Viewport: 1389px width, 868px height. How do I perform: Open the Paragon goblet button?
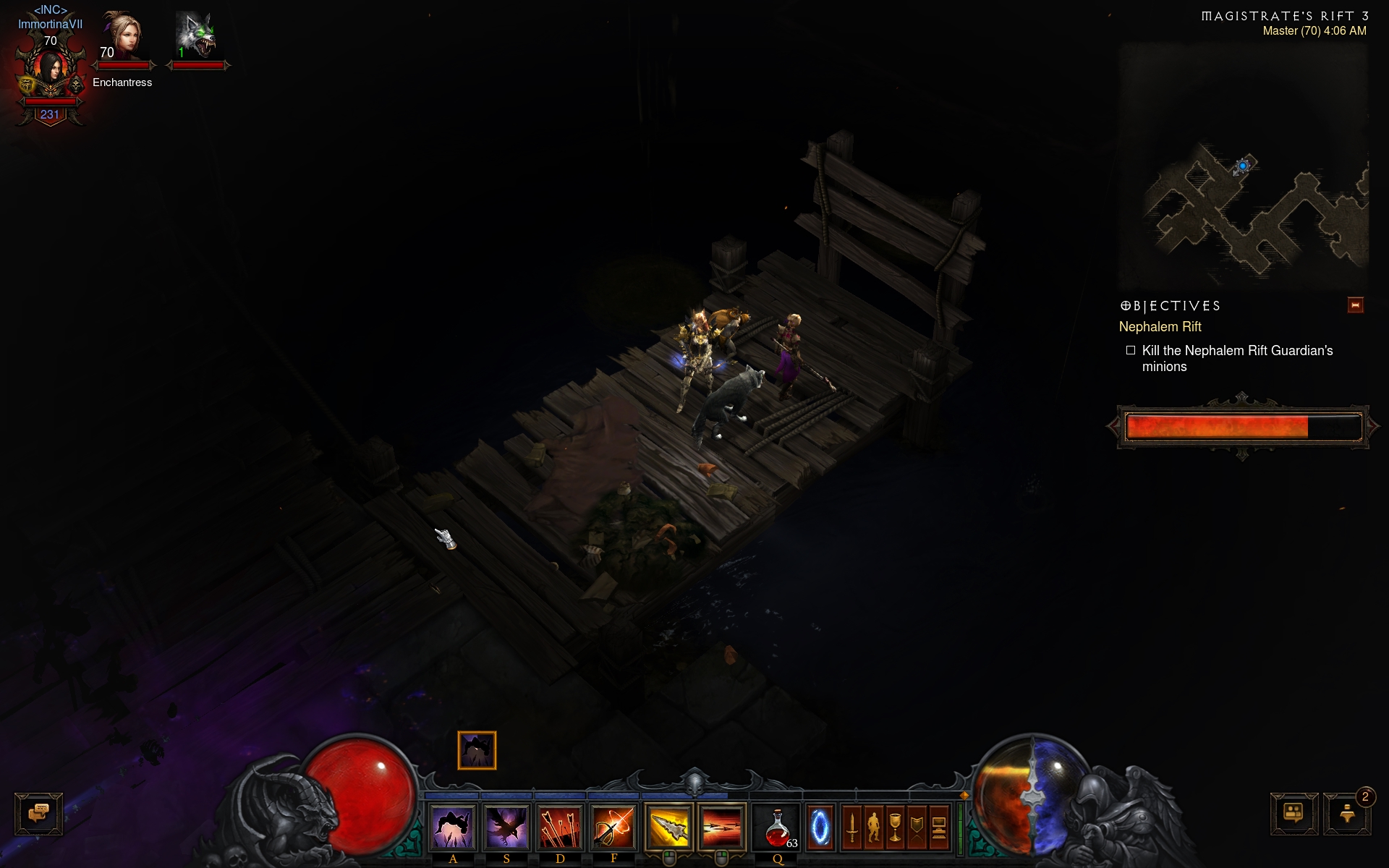(896, 827)
